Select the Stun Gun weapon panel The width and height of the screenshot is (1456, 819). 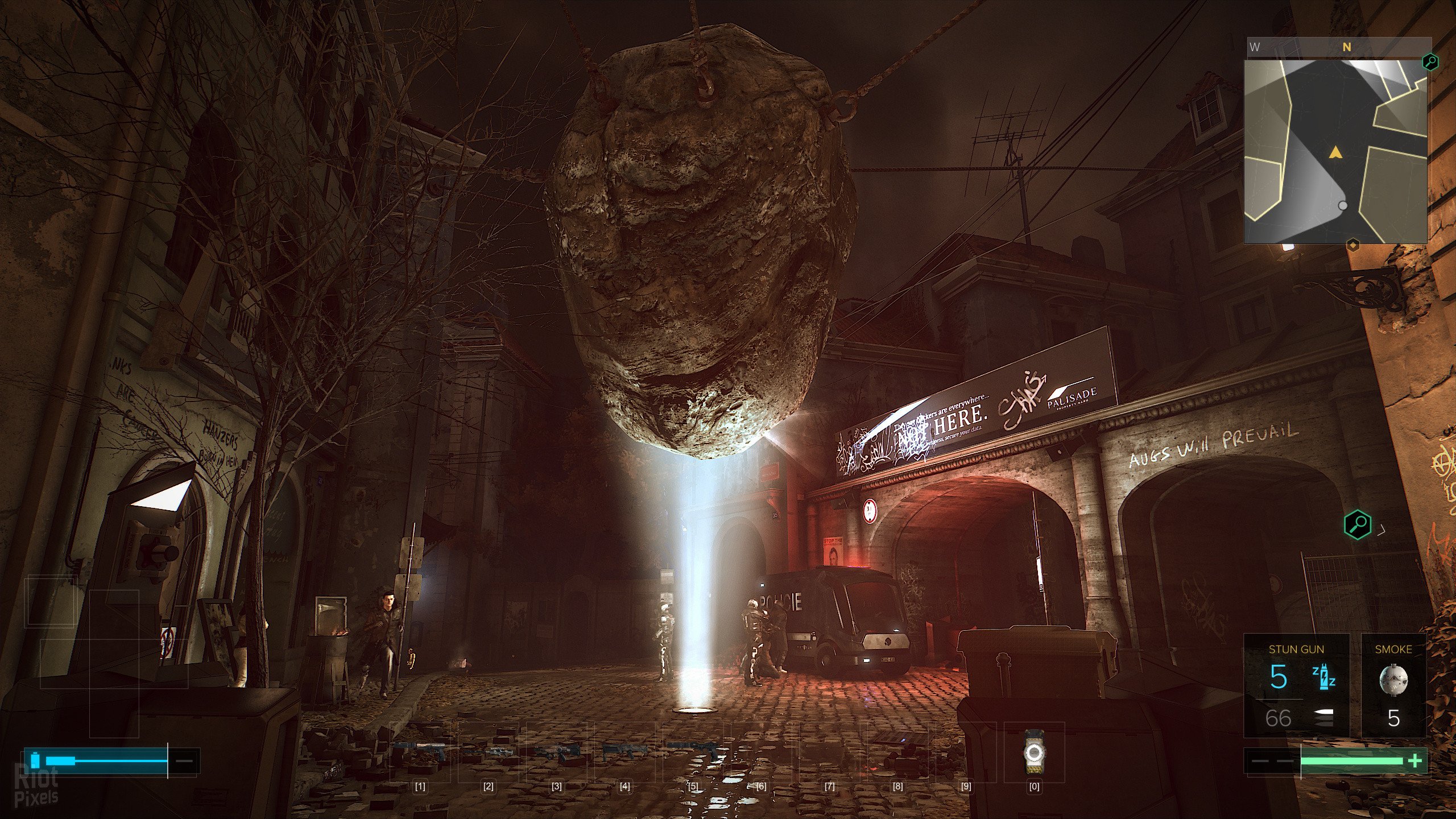[1296, 685]
